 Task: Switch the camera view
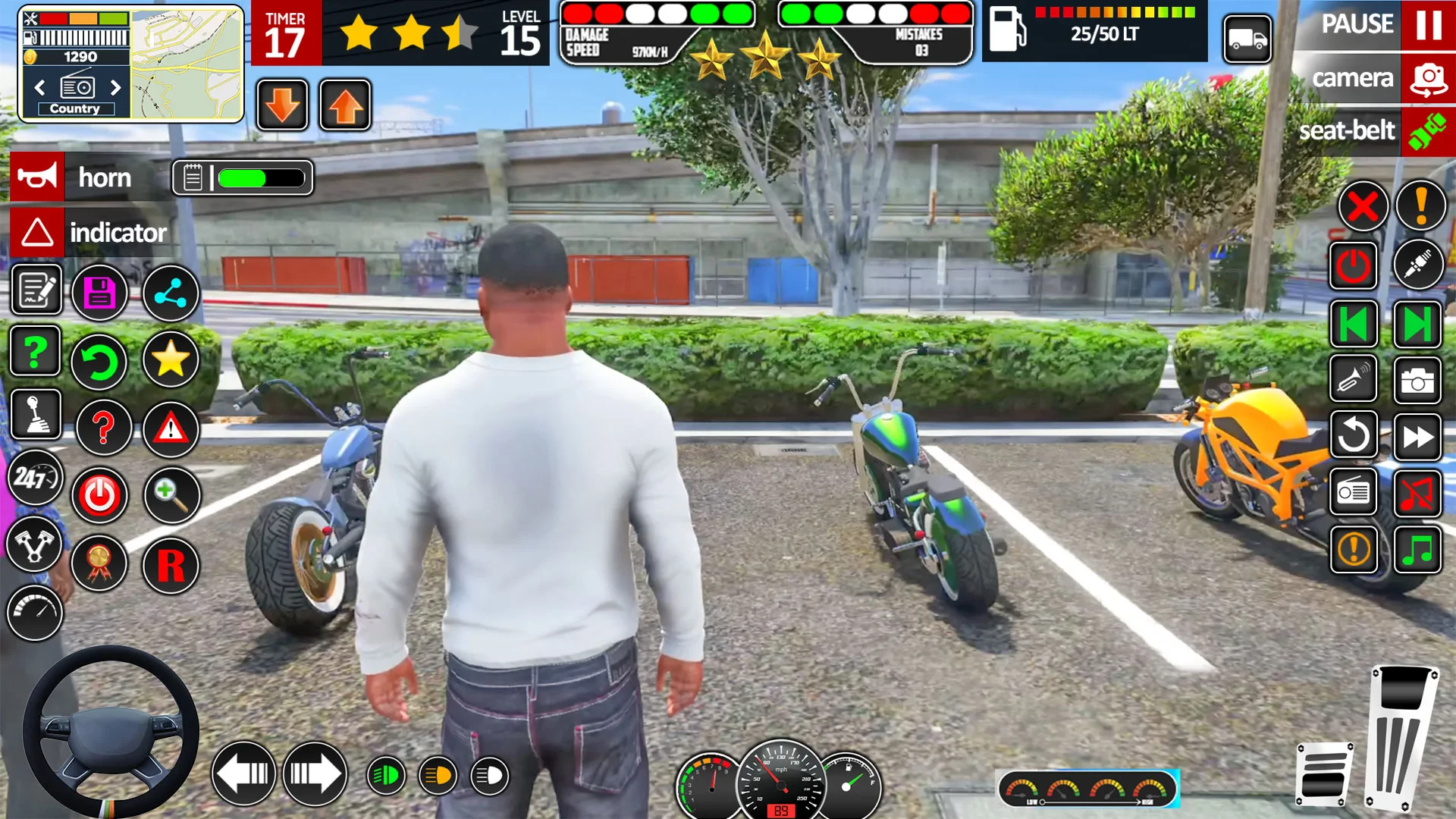point(1428,78)
